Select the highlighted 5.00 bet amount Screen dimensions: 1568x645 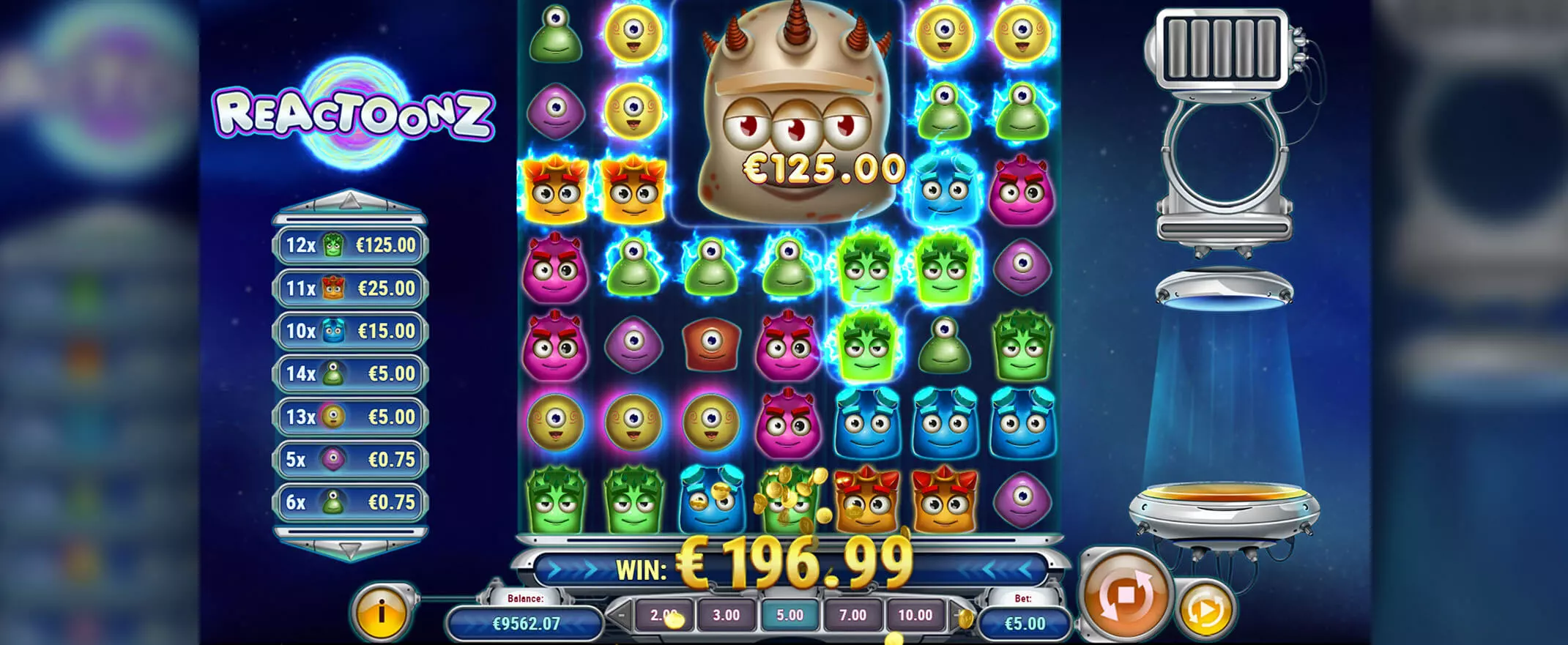tap(789, 615)
